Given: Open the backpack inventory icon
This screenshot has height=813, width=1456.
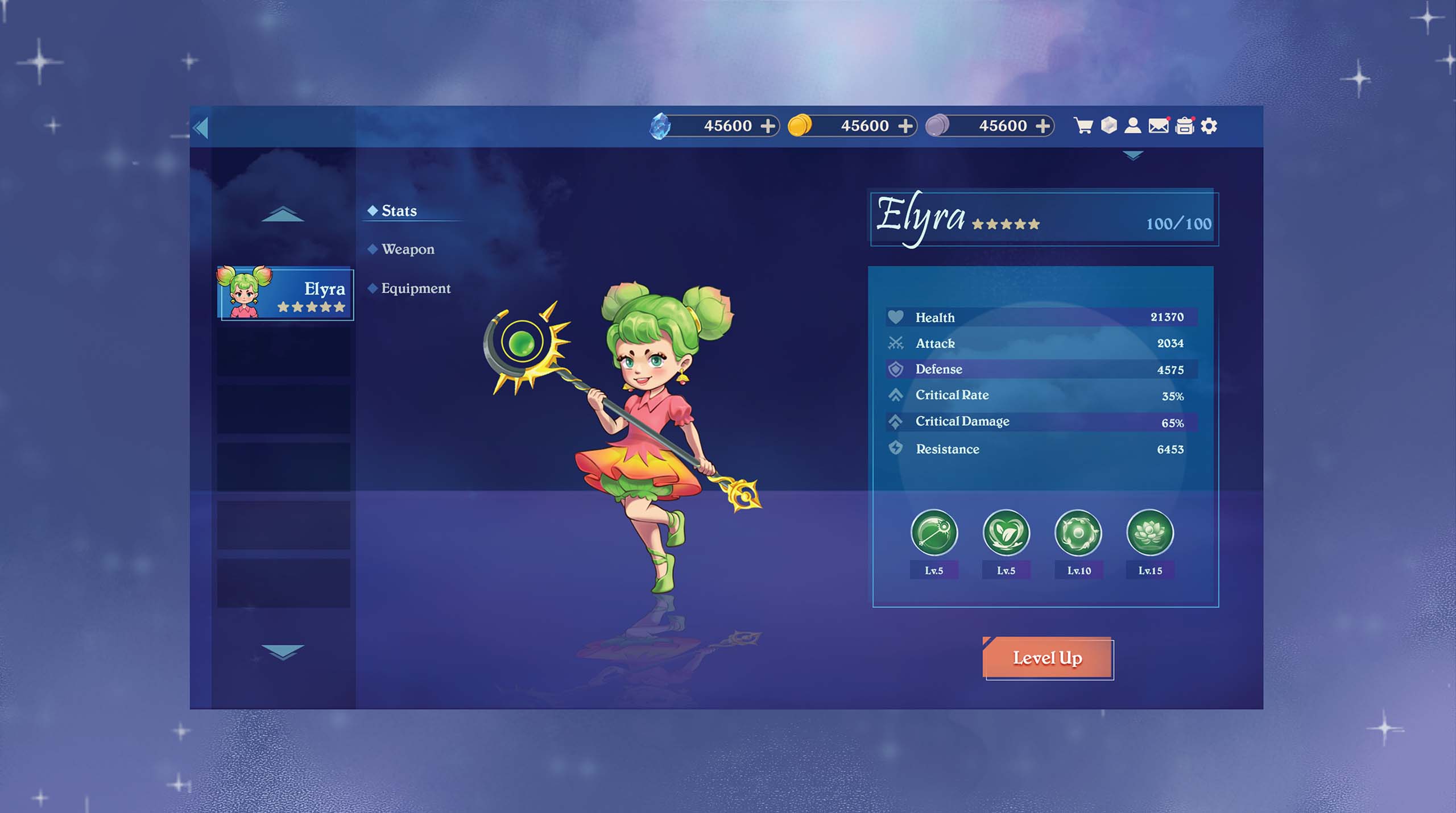Looking at the screenshot, I should 1185,126.
